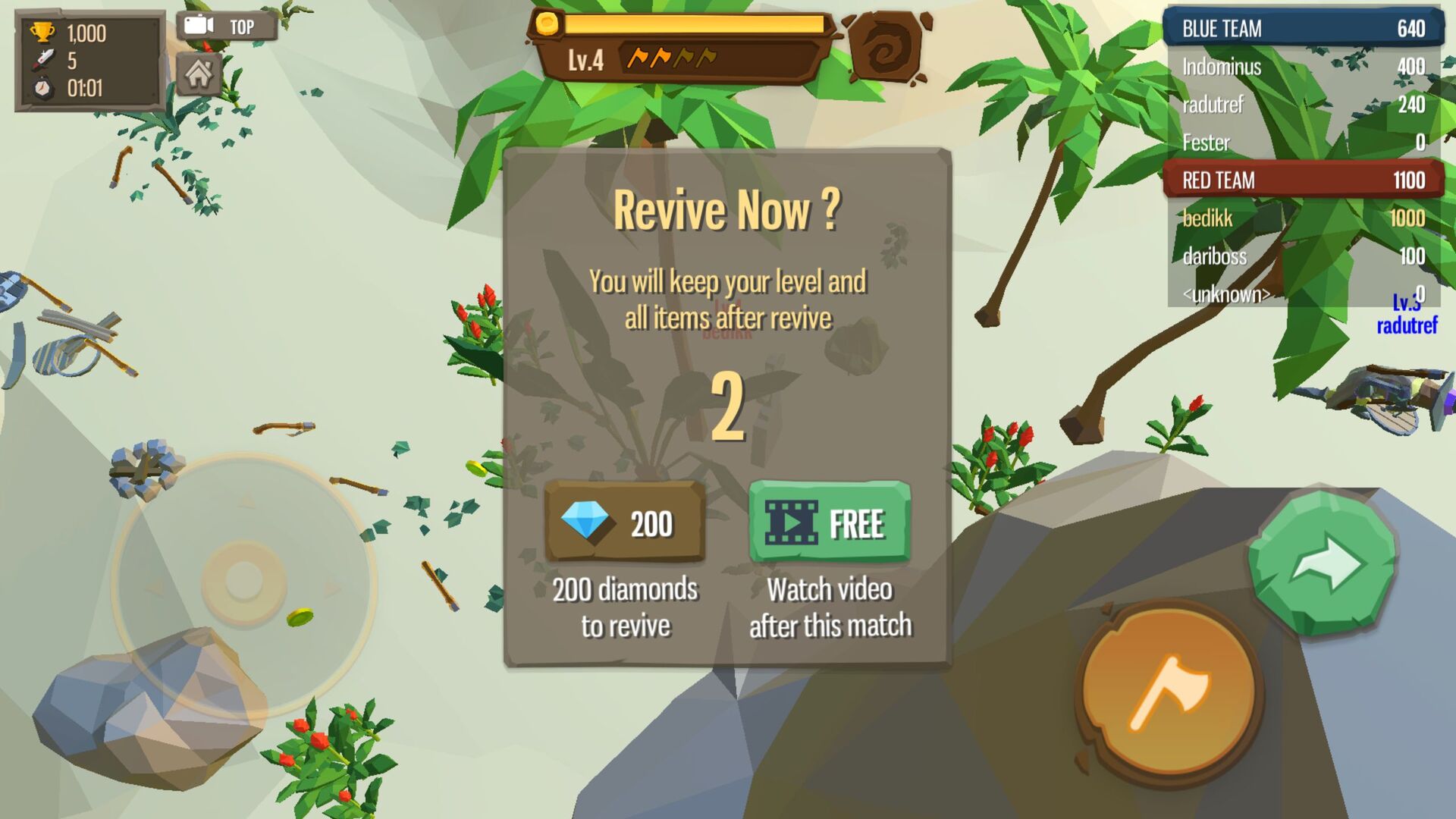The height and width of the screenshot is (819, 1456).
Task: Tap the swirl wood emblem next to level bar
Action: 886,48
